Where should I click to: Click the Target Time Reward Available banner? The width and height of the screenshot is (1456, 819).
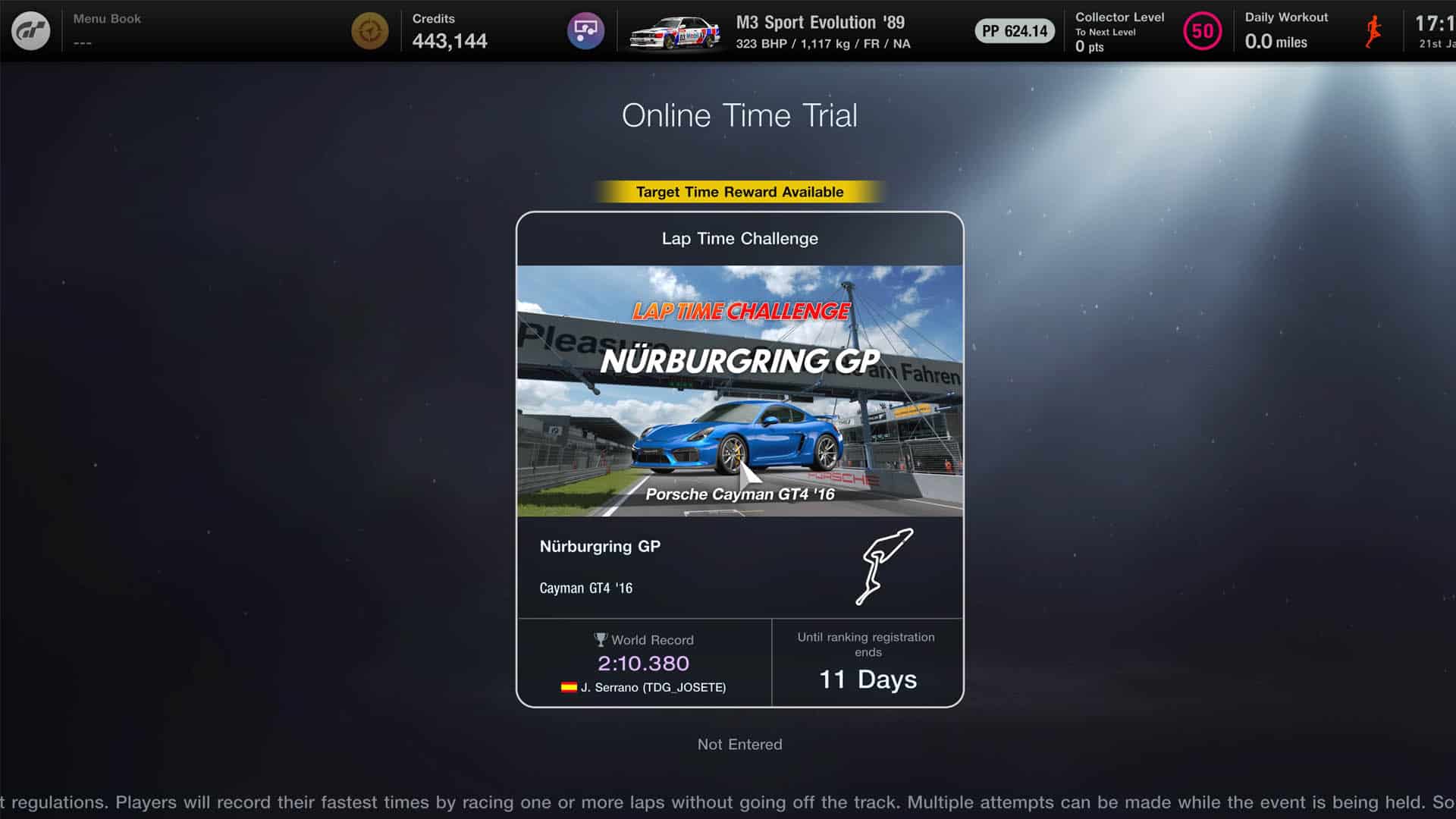[739, 192]
